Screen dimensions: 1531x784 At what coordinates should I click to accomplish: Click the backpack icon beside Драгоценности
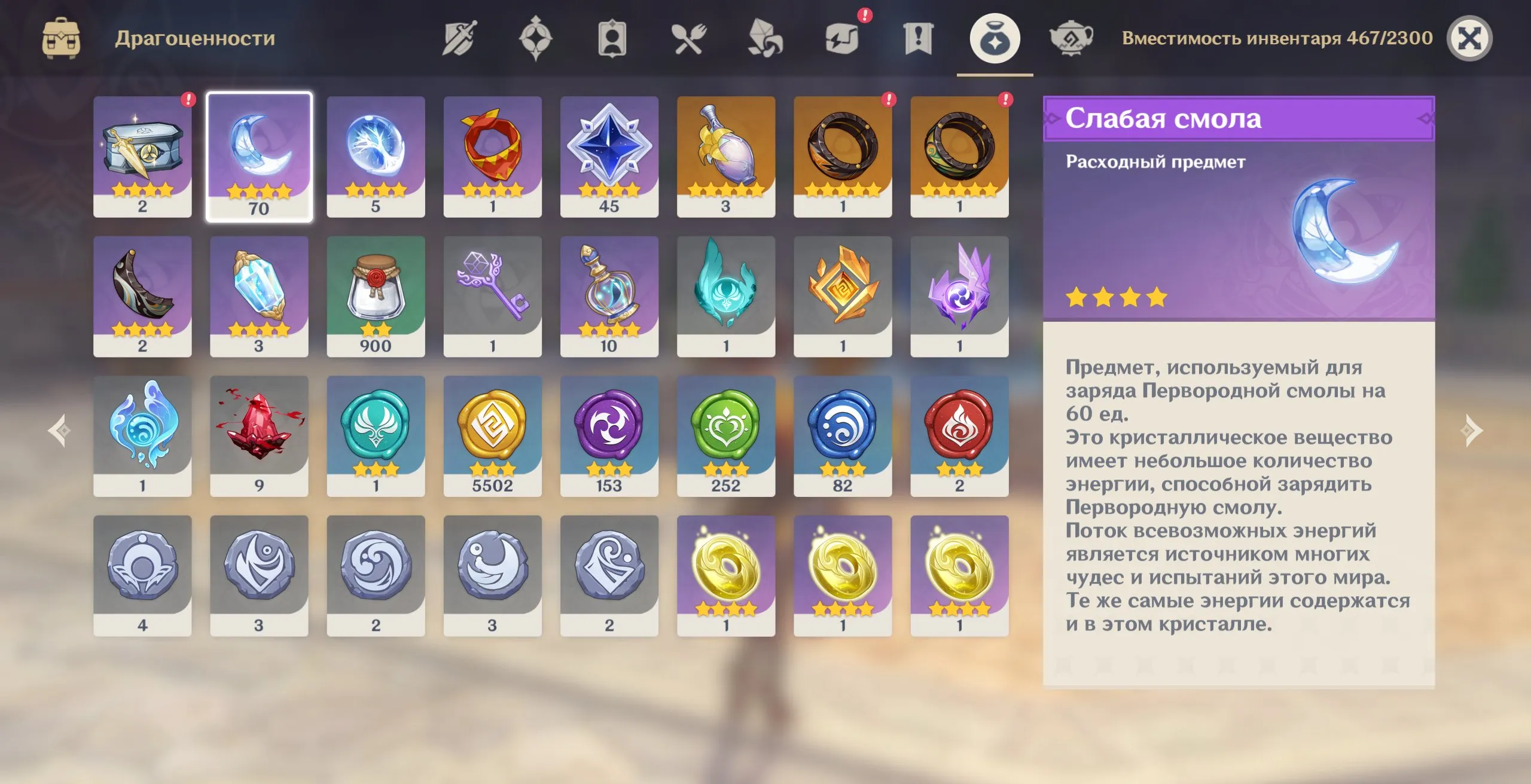[x=62, y=38]
